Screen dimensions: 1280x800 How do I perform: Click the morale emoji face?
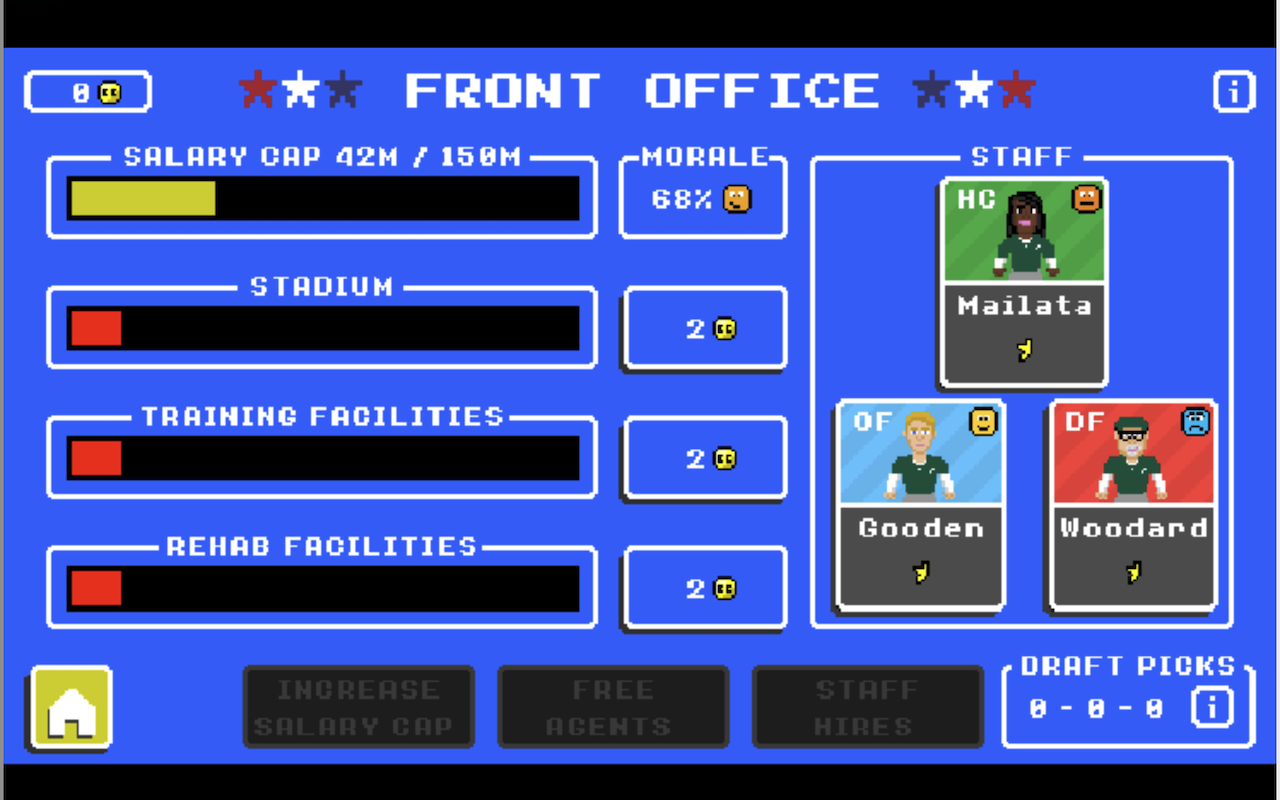click(736, 198)
